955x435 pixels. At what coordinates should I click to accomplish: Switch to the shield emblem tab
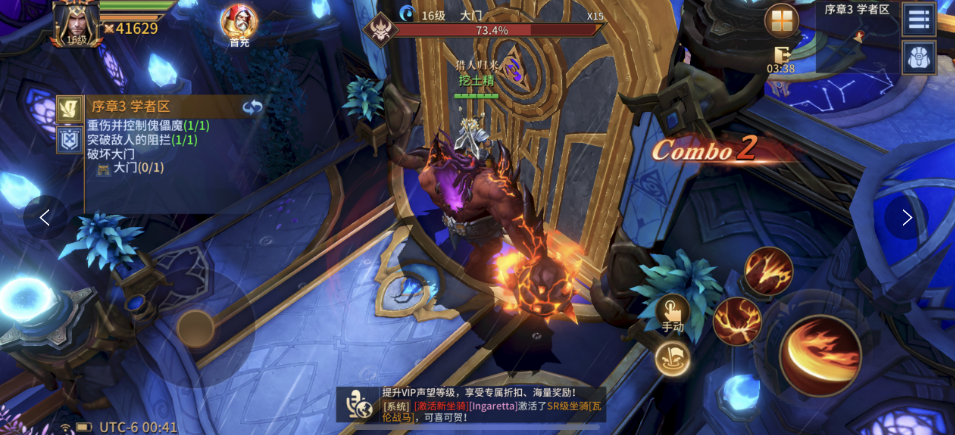tap(69, 139)
